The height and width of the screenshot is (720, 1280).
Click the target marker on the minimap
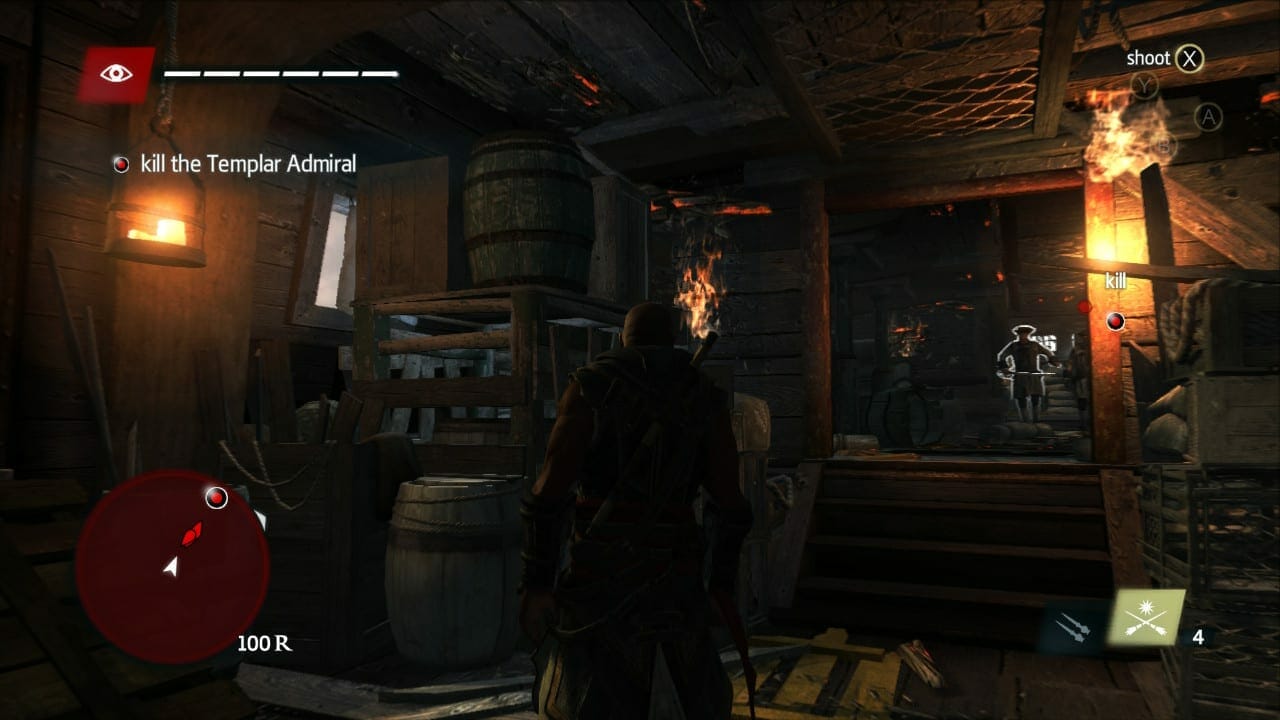tap(216, 497)
